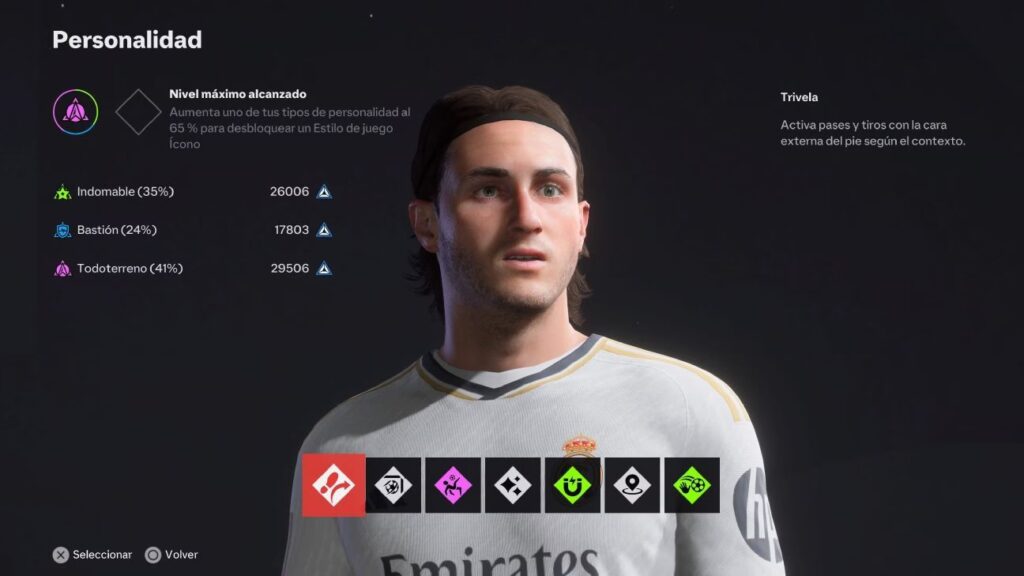Screen dimensions: 1024x576
Task: Click the circular personality emblem badge
Action: click(x=75, y=112)
